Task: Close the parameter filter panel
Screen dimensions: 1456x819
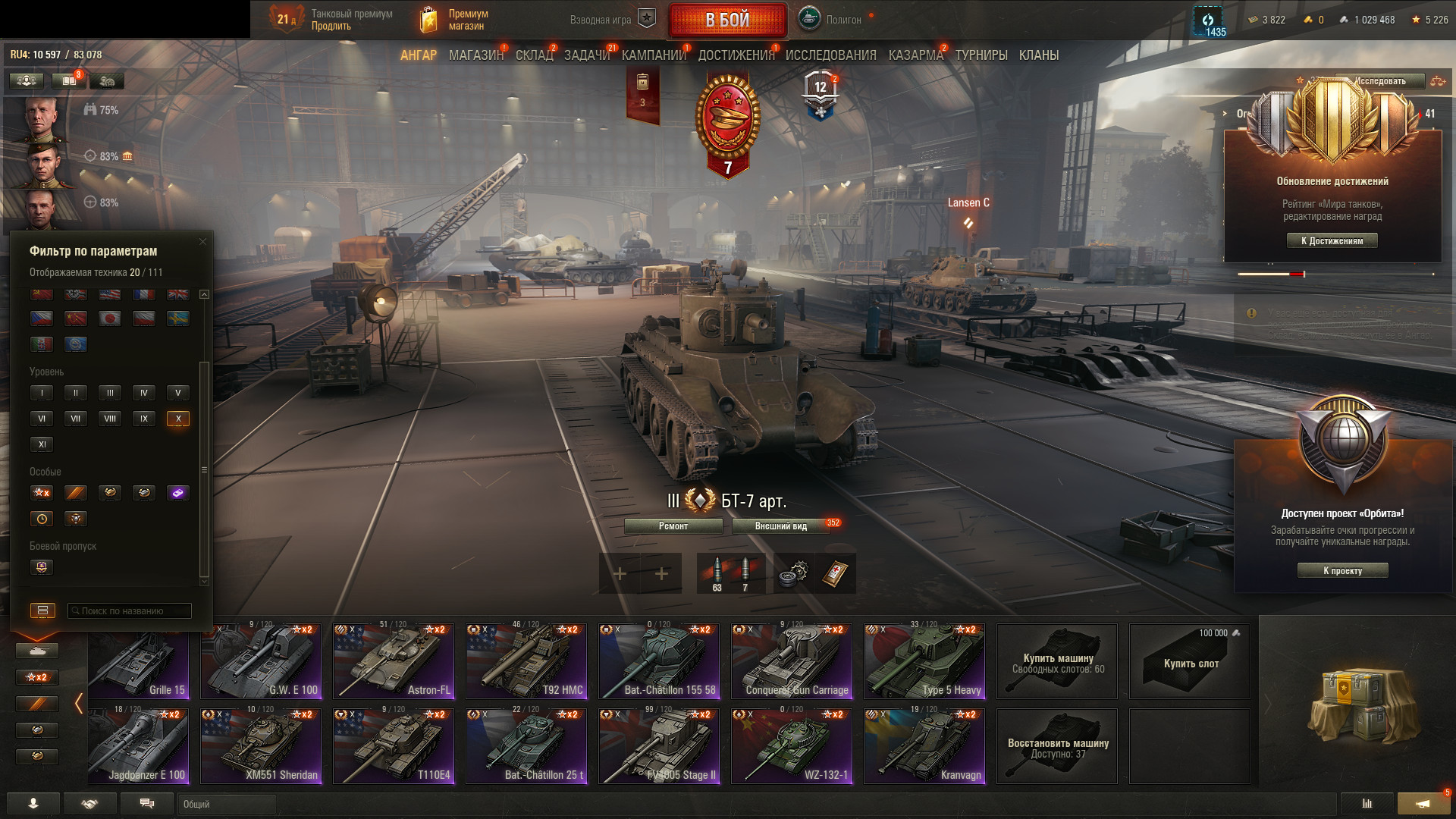Action: click(202, 242)
